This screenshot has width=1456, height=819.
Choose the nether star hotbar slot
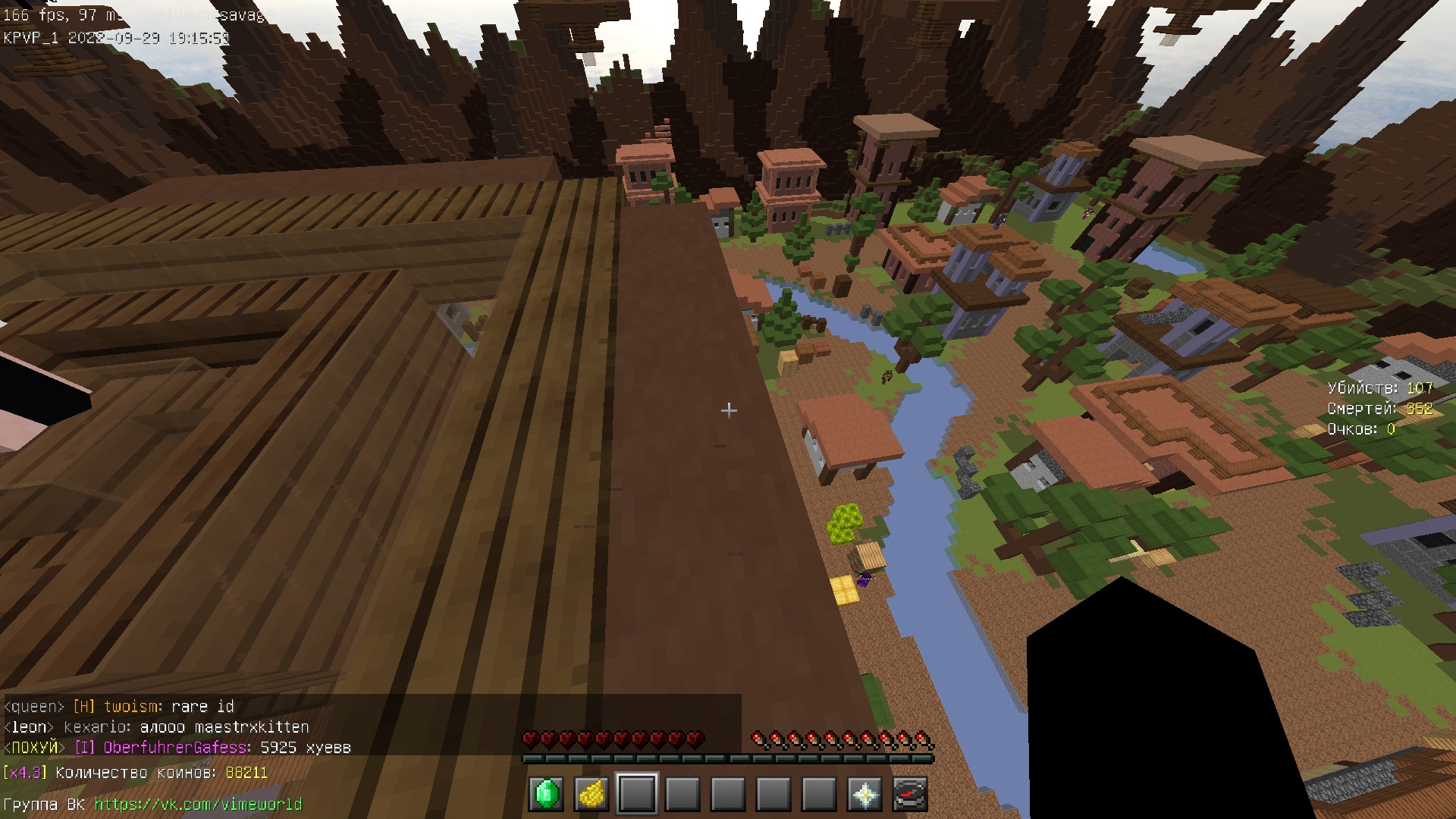864,794
